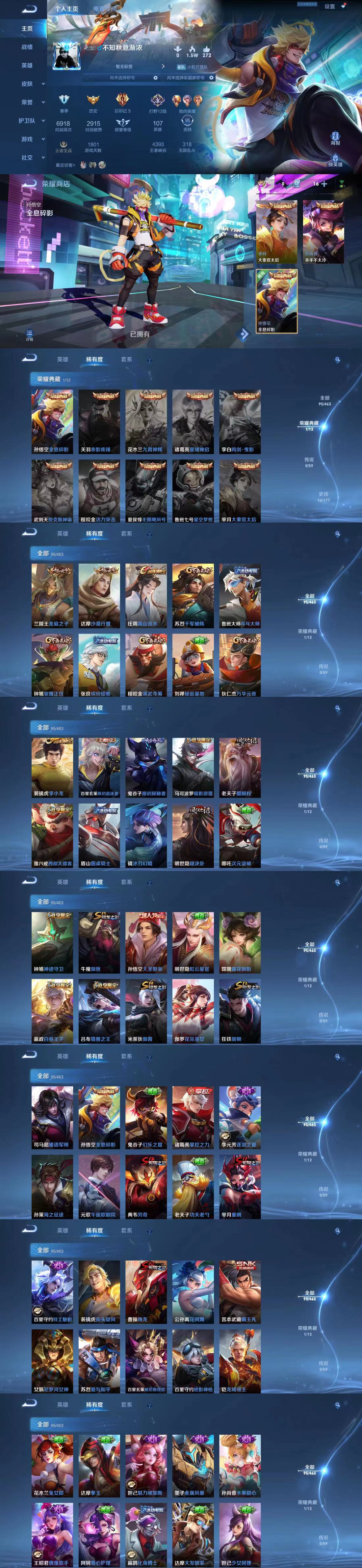The width and height of the screenshot is (362, 1568).
Task: Select the 庄周 高山流水 skin card
Action: 146,595
